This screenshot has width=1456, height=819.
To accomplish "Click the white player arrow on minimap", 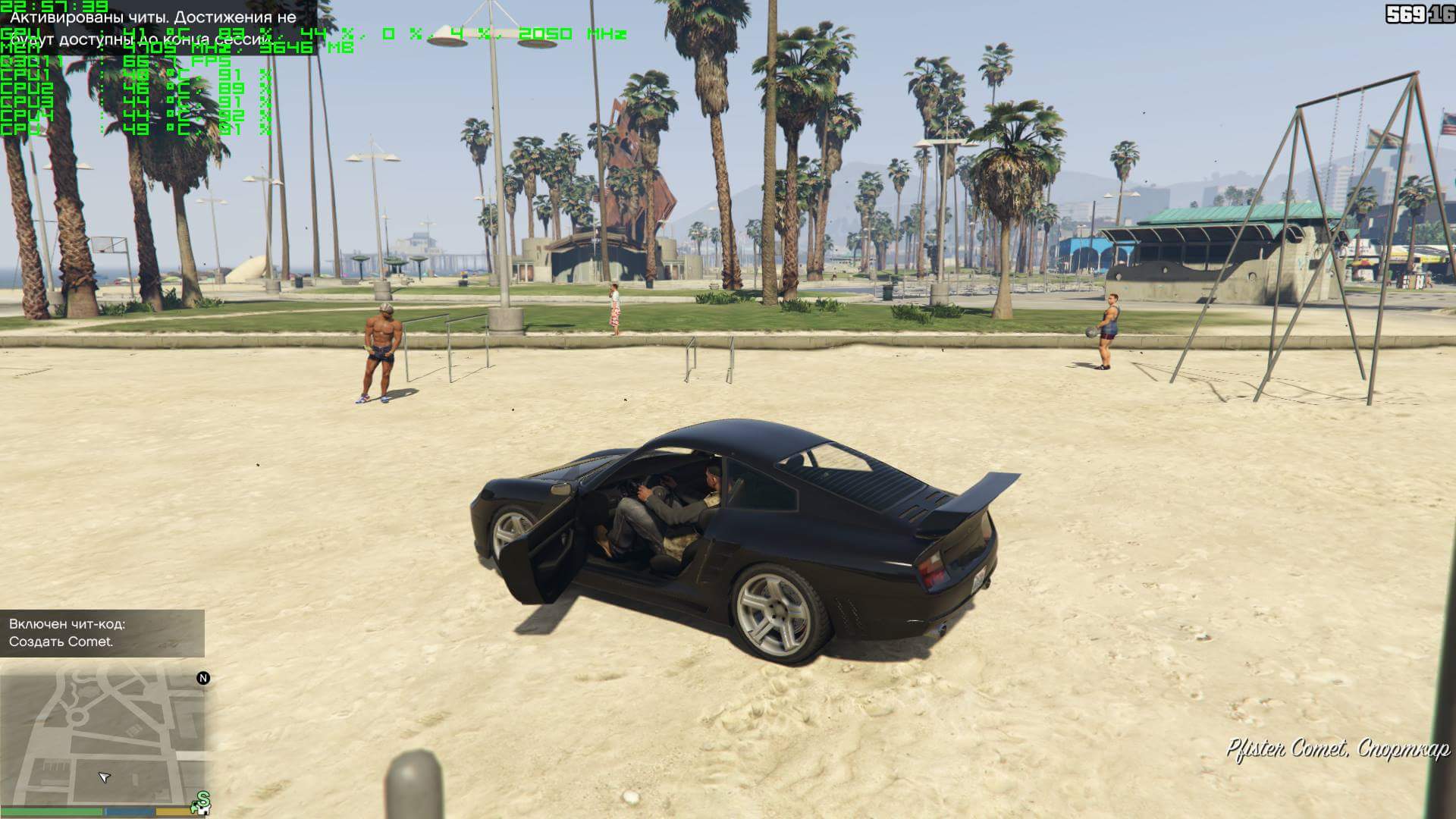I will coord(105,777).
